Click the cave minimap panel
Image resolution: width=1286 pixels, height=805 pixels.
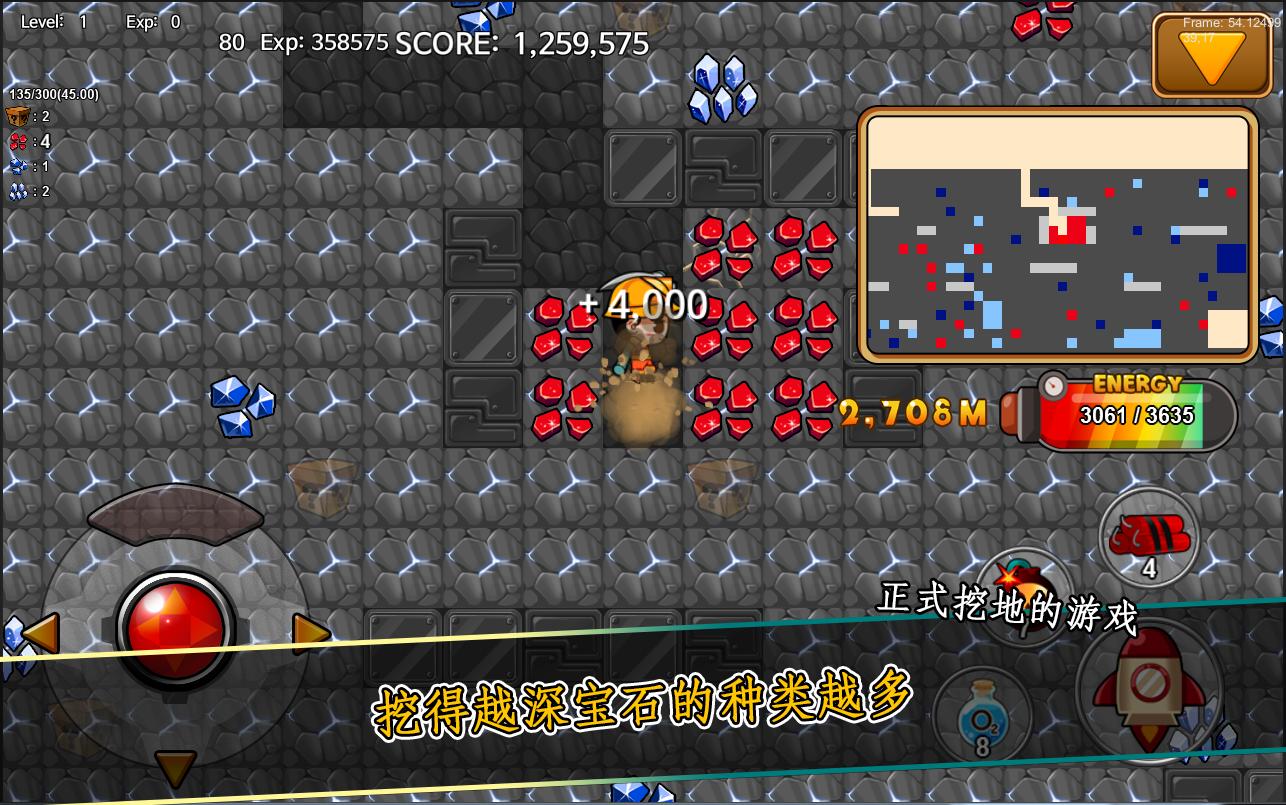(x=1057, y=236)
